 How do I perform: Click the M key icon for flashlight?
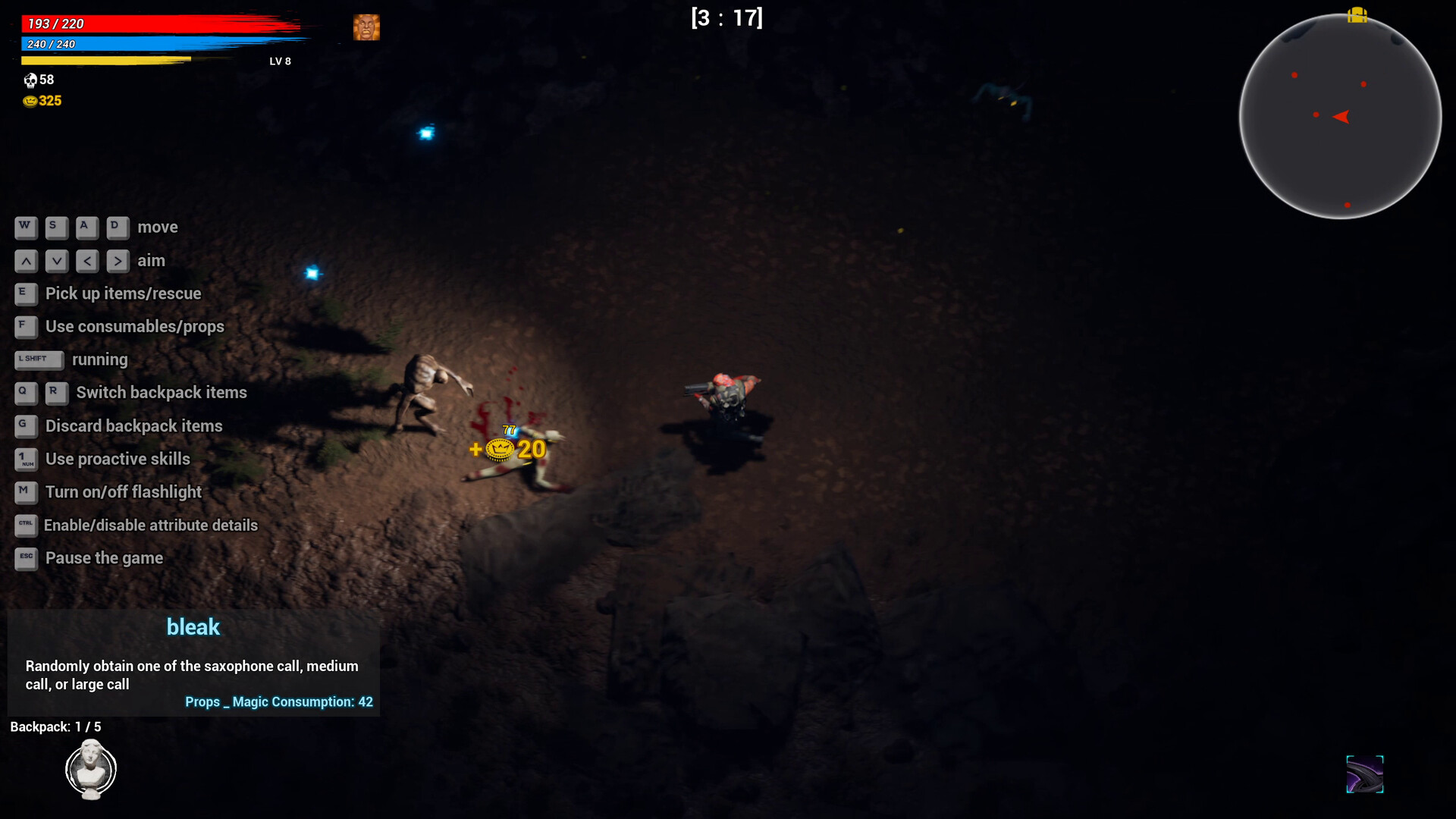point(25,492)
